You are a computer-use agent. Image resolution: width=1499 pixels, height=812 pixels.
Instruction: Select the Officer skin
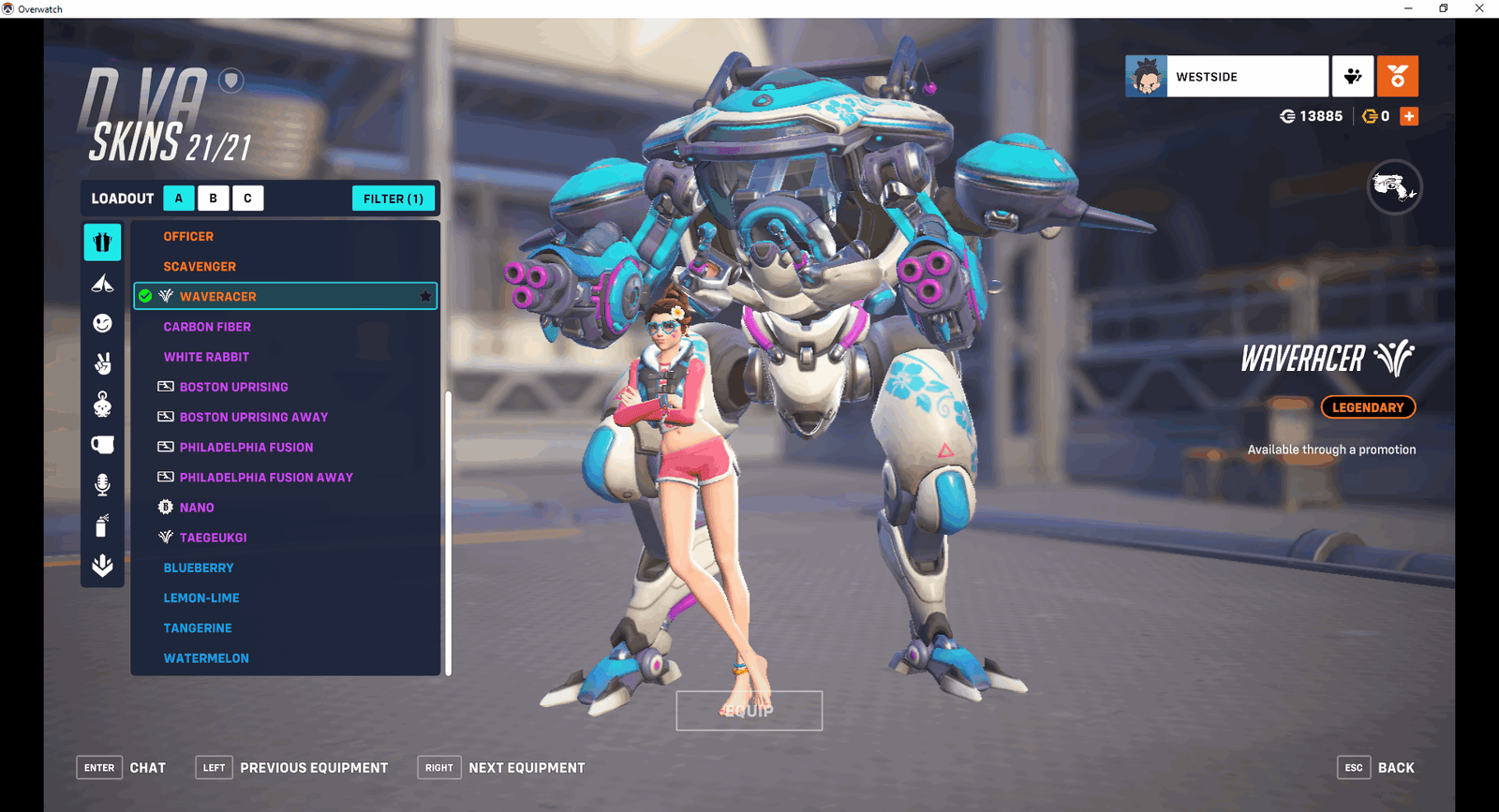point(188,237)
